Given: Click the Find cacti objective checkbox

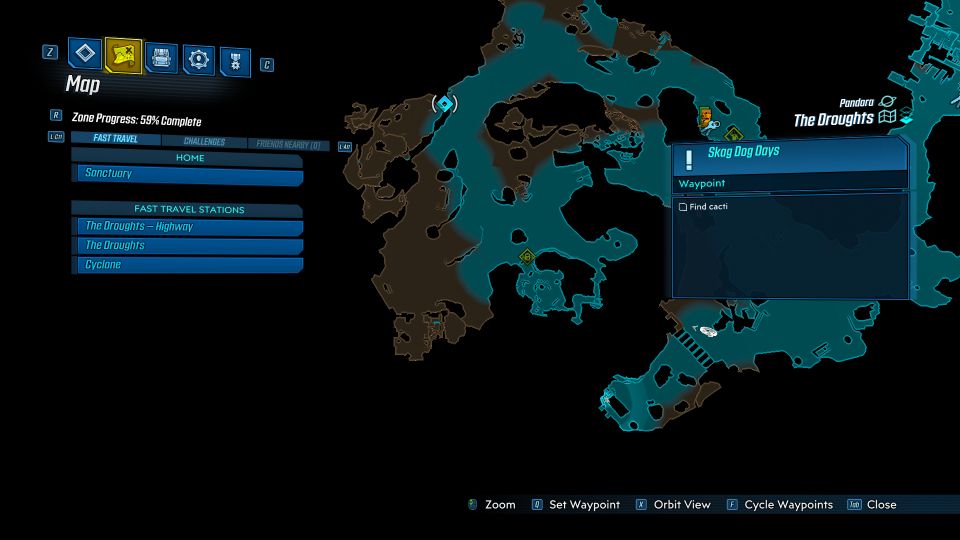Looking at the screenshot, I should point(683,207).
